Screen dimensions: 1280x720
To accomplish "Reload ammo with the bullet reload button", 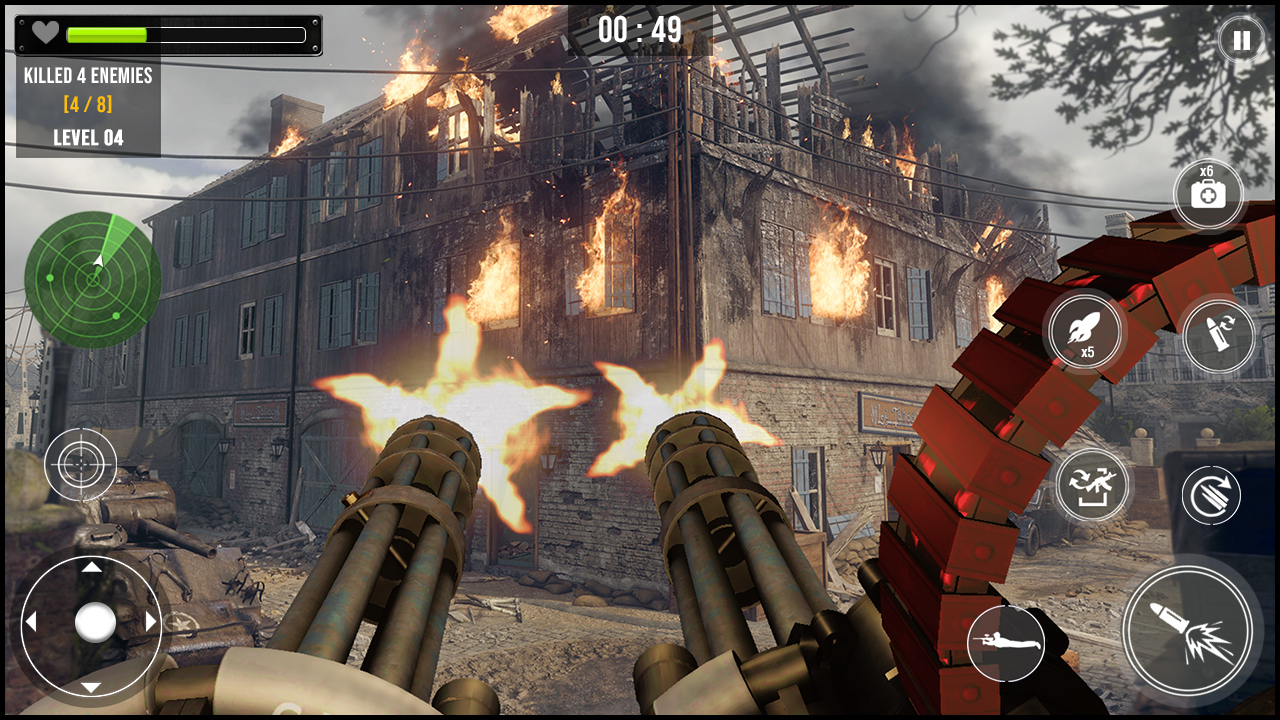I will click(1218, 337).
